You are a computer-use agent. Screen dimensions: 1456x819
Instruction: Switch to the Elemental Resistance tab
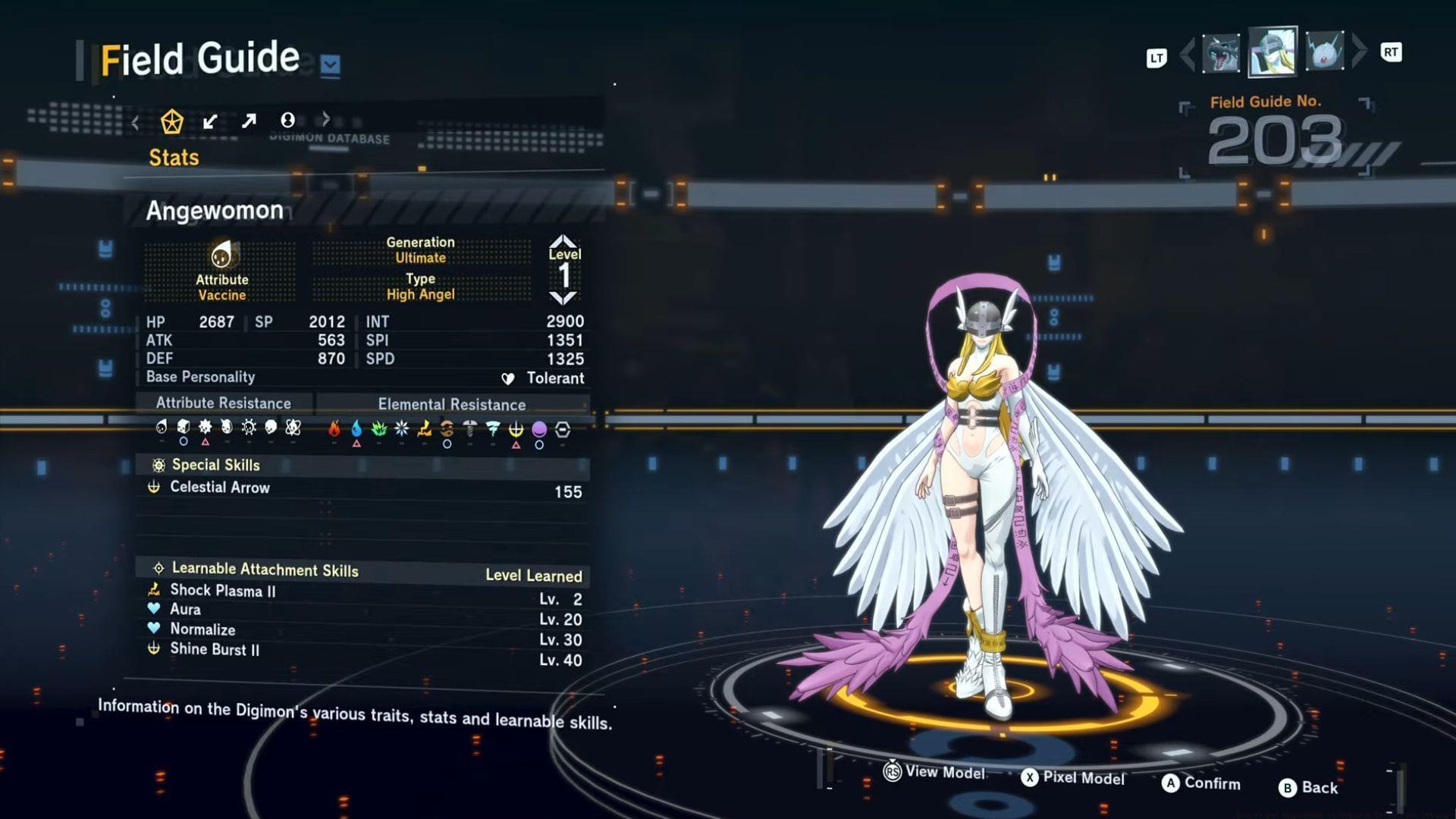pyautogui.click(x=453, y=404)
